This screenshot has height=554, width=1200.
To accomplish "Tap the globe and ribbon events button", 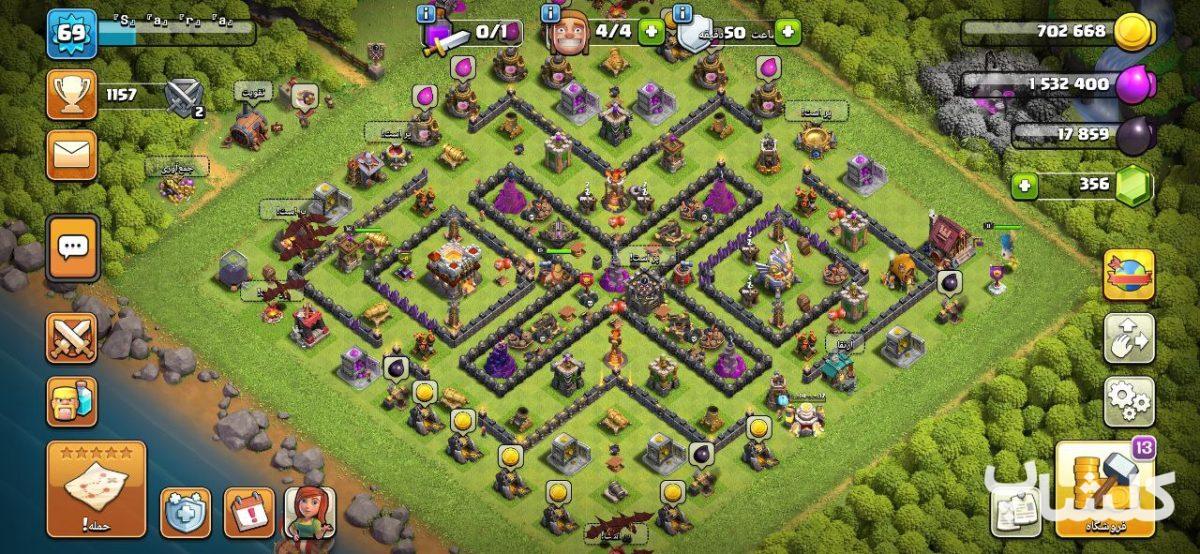I will pyautogui.click(x=1129, y=275).
